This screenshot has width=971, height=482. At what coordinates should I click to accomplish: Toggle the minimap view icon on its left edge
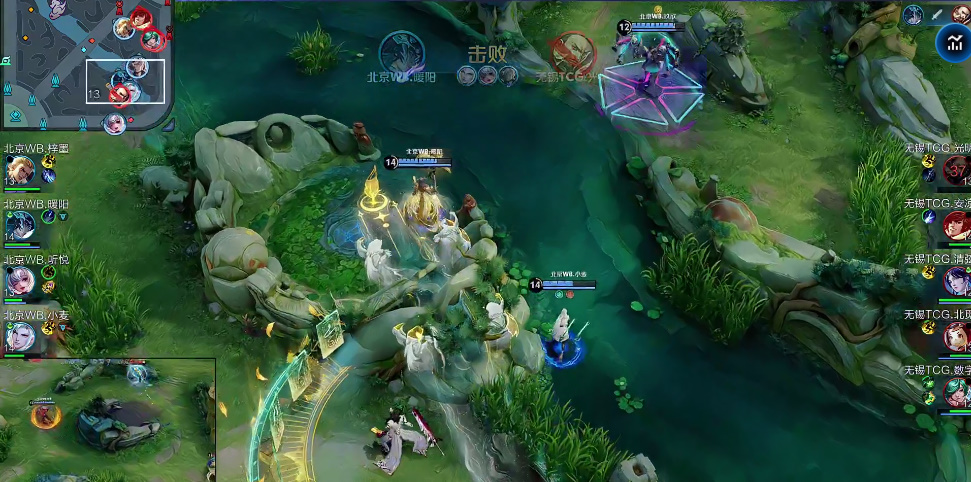coord(6,61)
